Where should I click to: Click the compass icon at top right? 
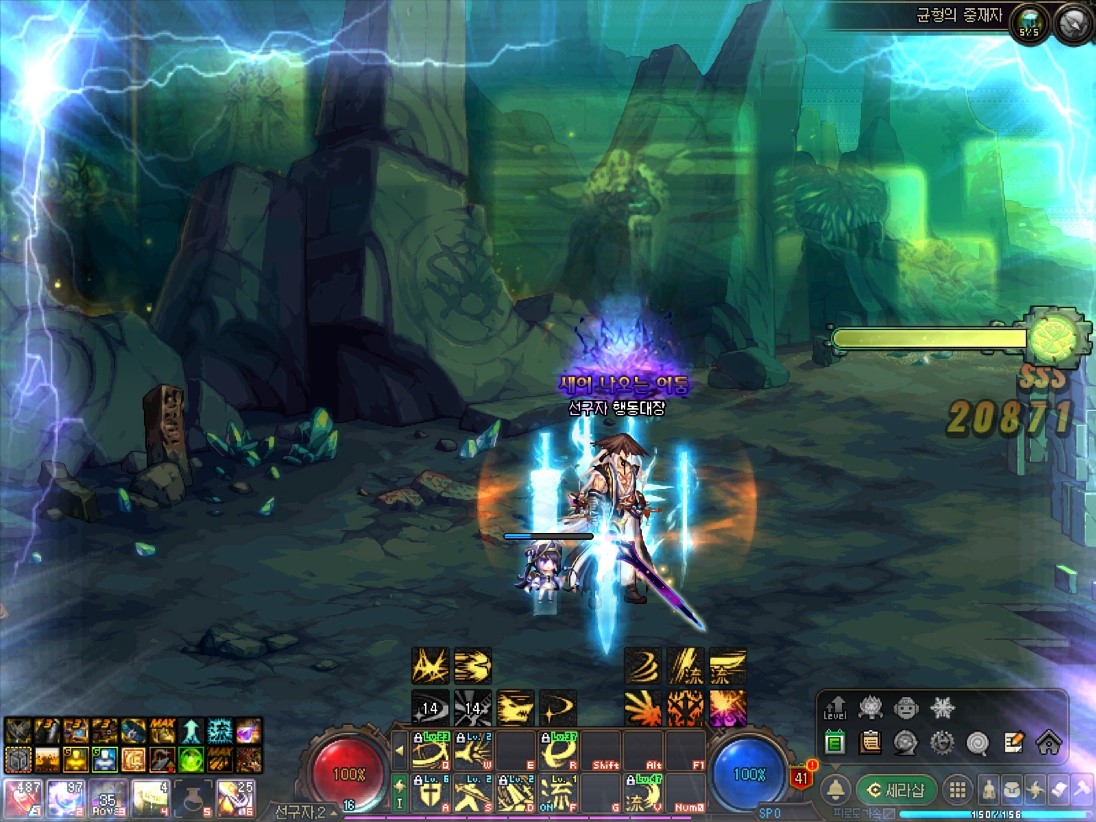1074,21
